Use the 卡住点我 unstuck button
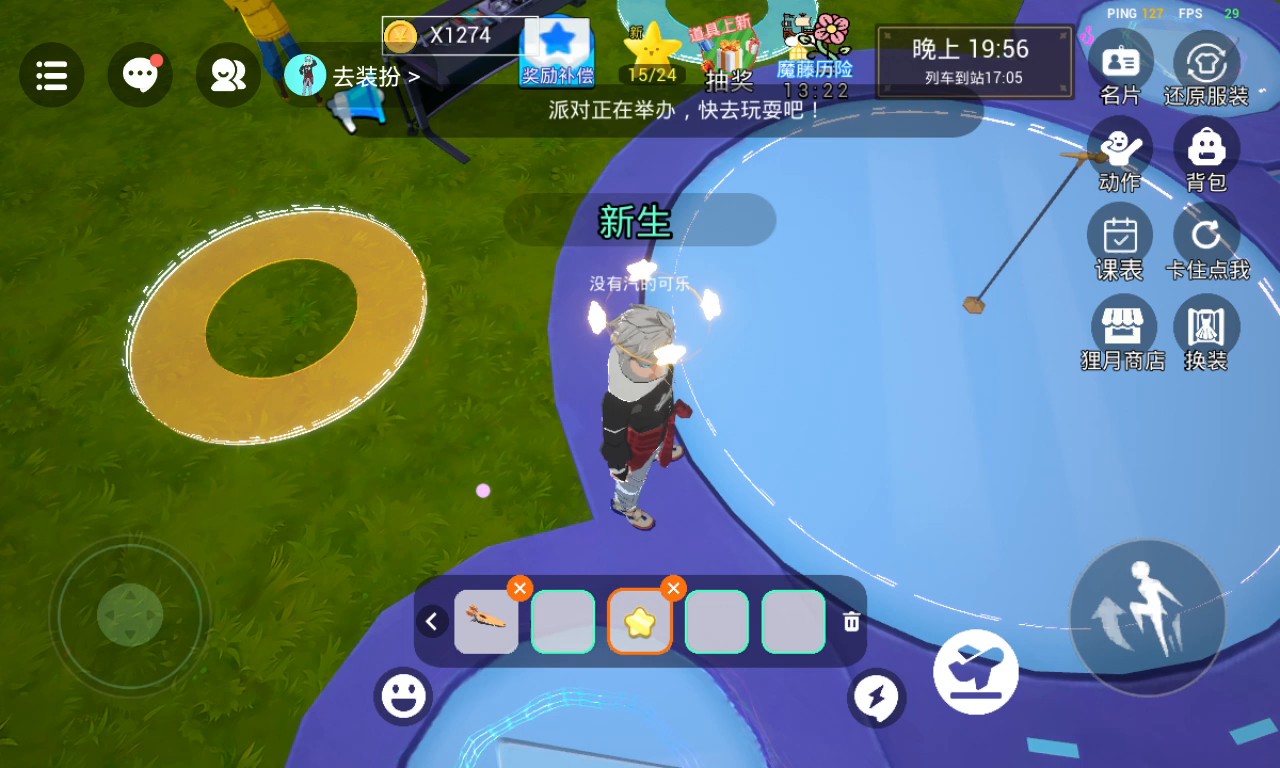 click(1206, 241)
